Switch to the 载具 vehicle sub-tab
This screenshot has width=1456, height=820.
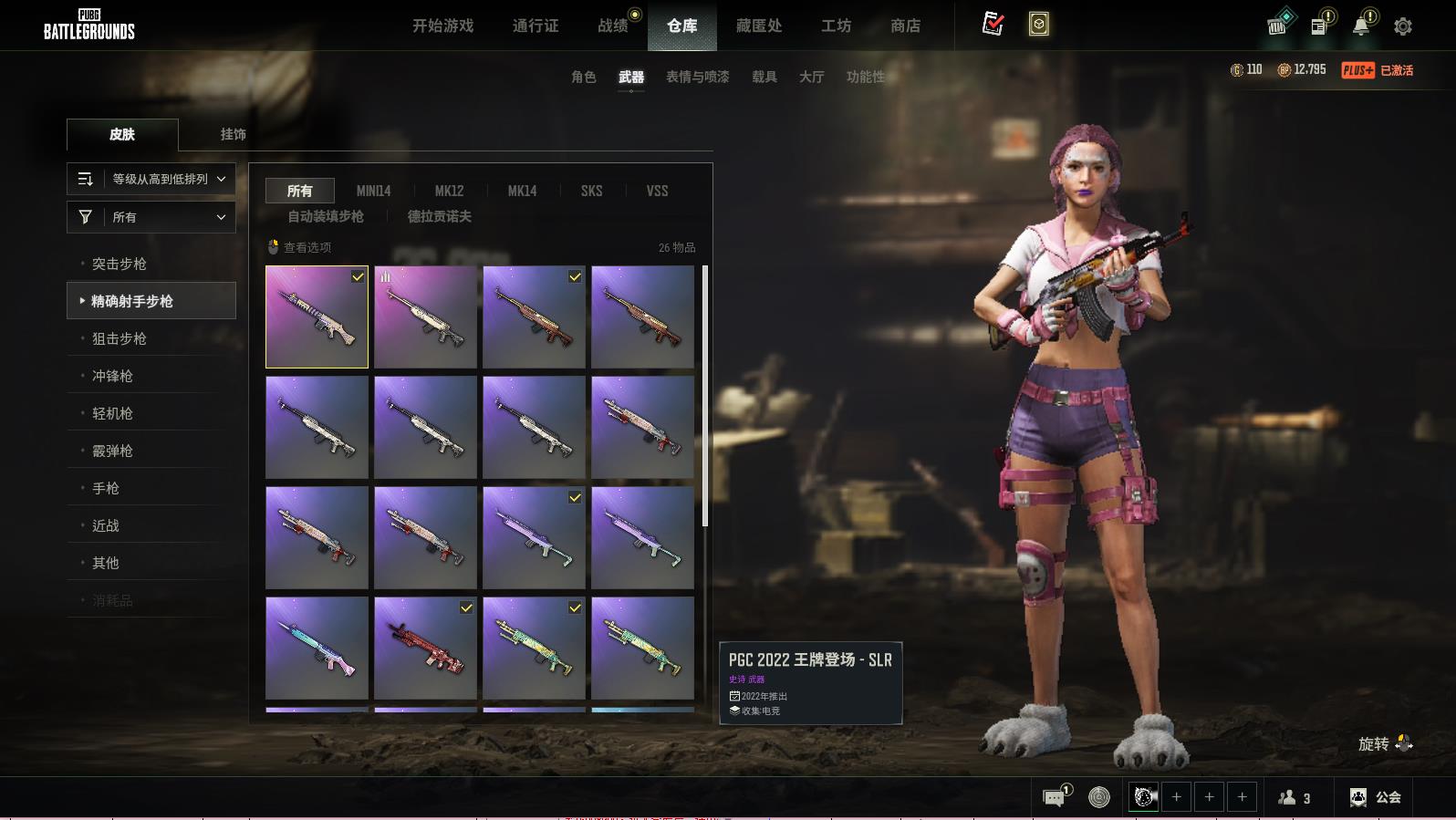[x=764, y=77]
